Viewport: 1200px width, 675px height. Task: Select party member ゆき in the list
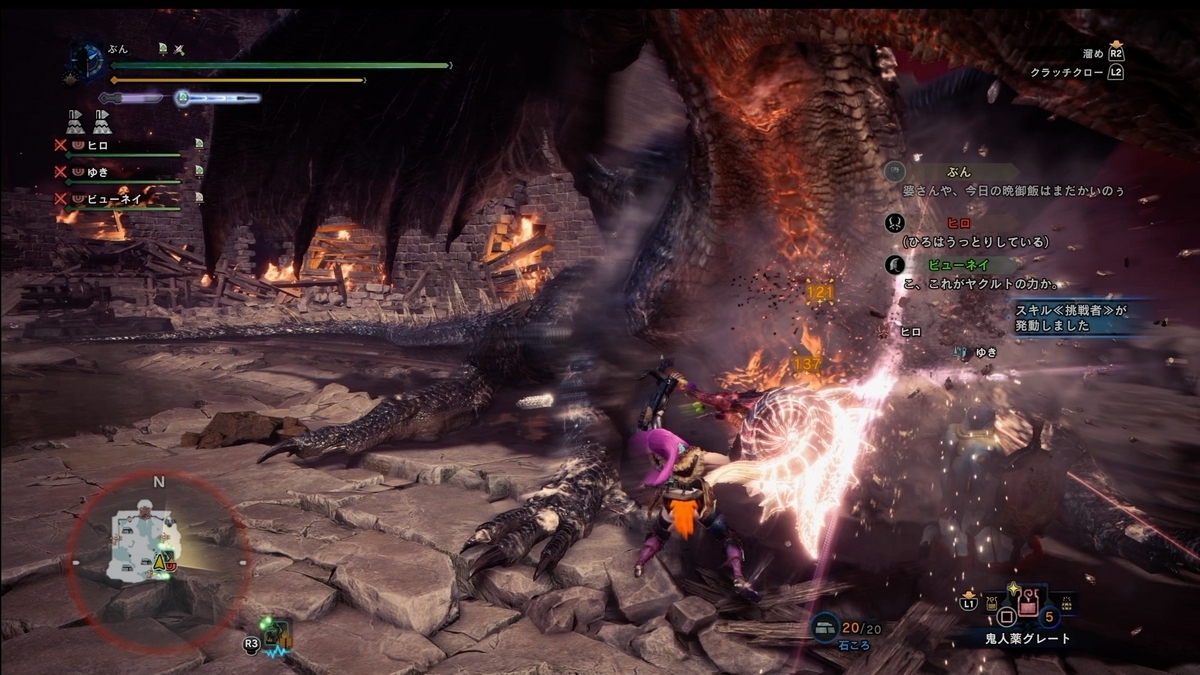click(98, 172)
